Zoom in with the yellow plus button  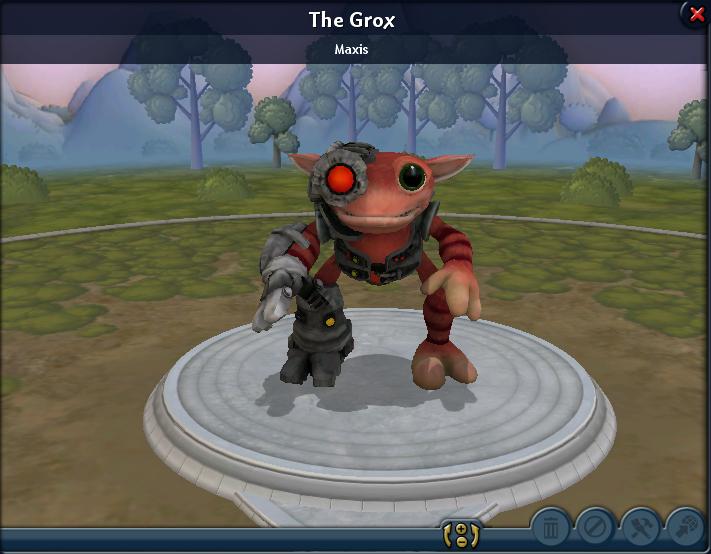click(x=462, y=529)
